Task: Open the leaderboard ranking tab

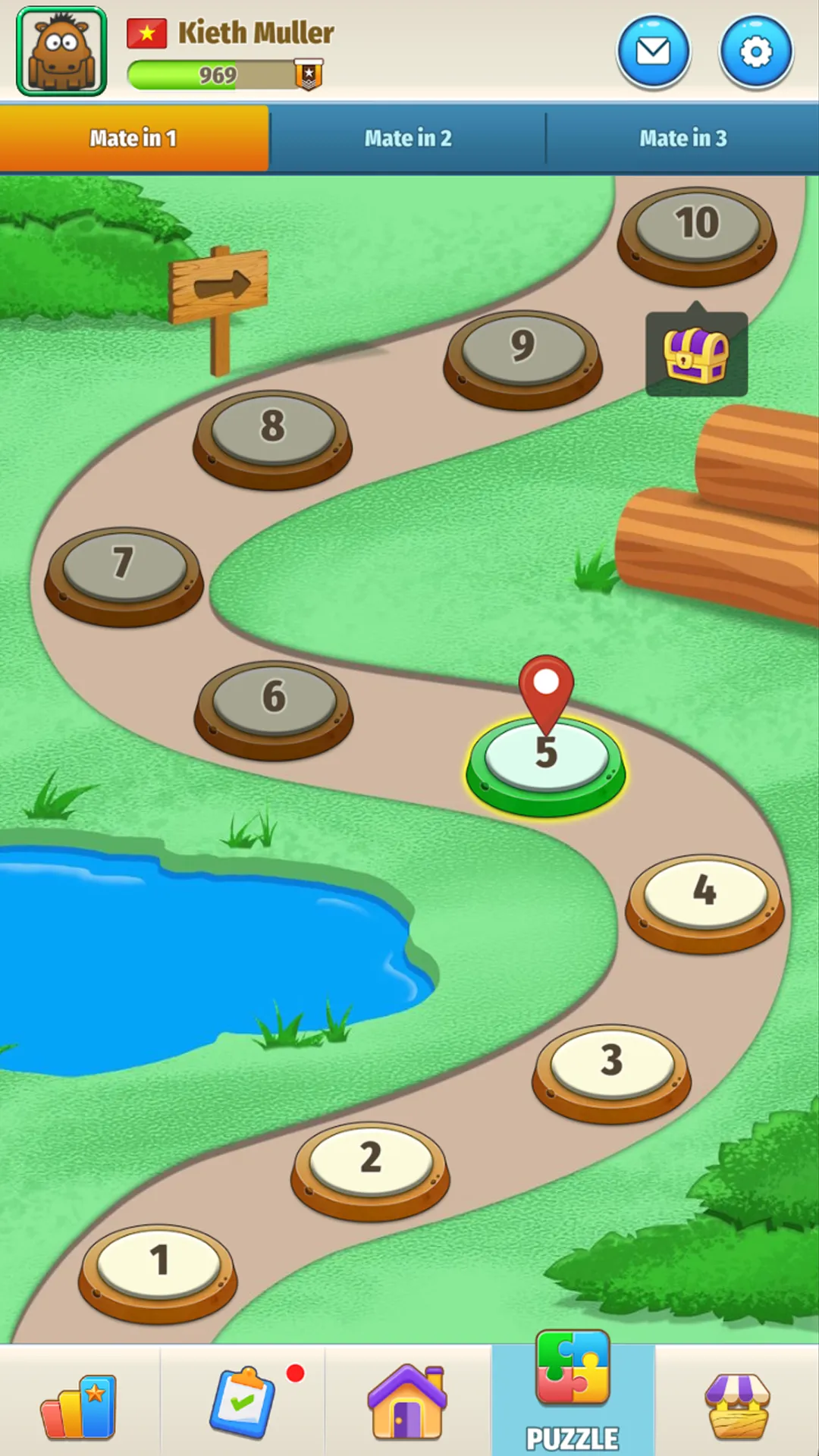Action: (x=79, y=1407)
